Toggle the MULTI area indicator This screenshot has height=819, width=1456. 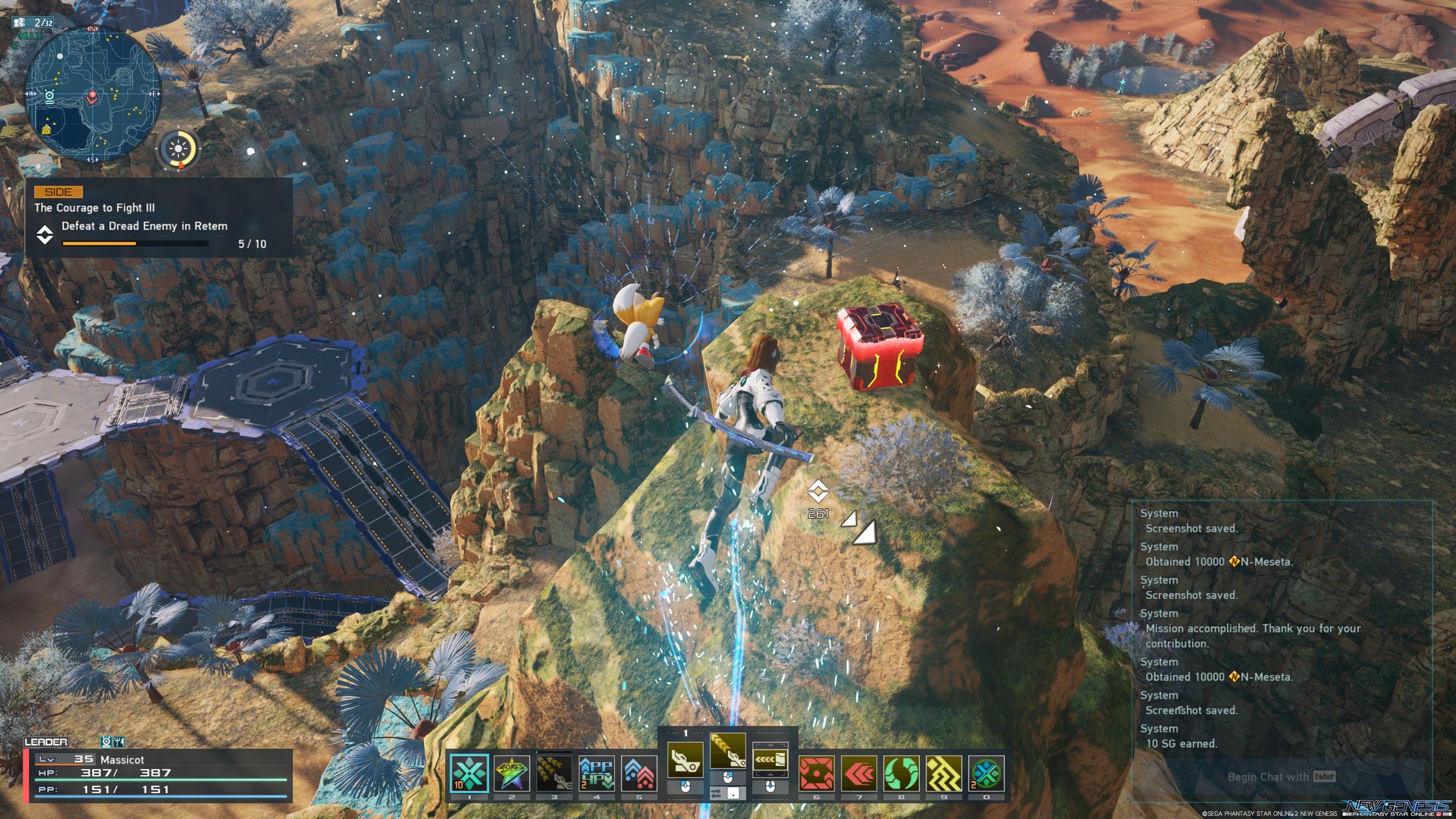point(32,36)
